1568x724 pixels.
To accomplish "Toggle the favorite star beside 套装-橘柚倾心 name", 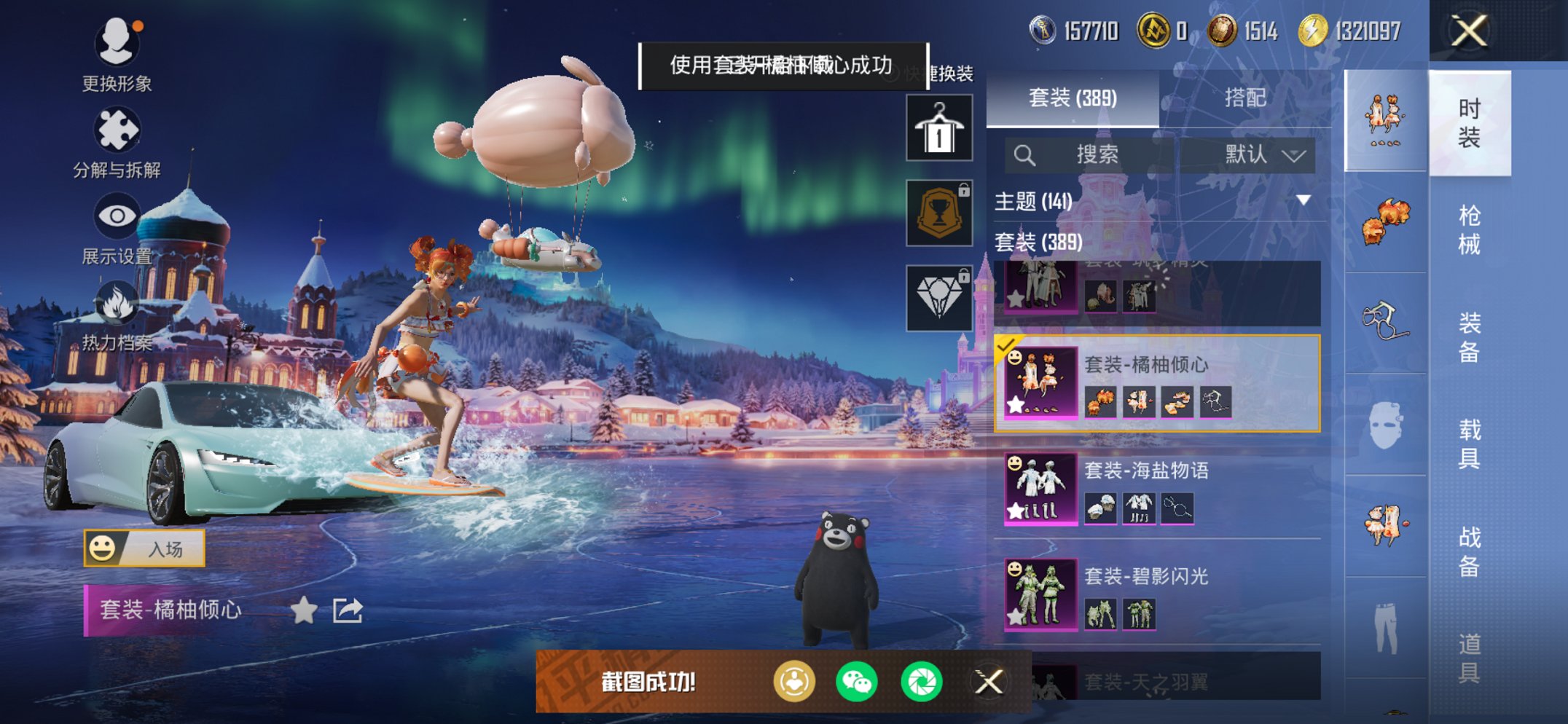I will 305,612.
